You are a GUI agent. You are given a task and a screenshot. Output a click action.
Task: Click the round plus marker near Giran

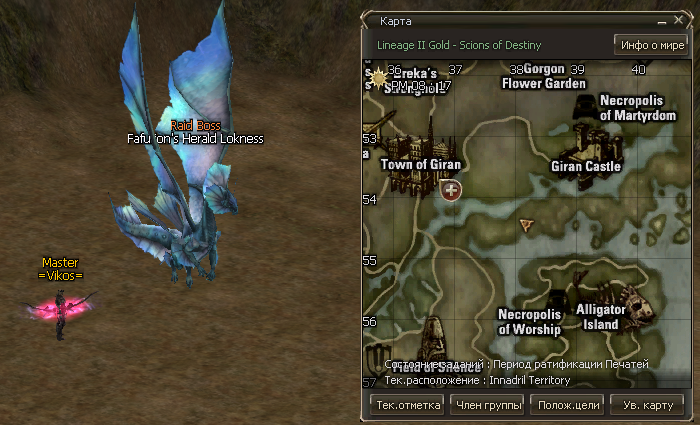coord(452,189)
